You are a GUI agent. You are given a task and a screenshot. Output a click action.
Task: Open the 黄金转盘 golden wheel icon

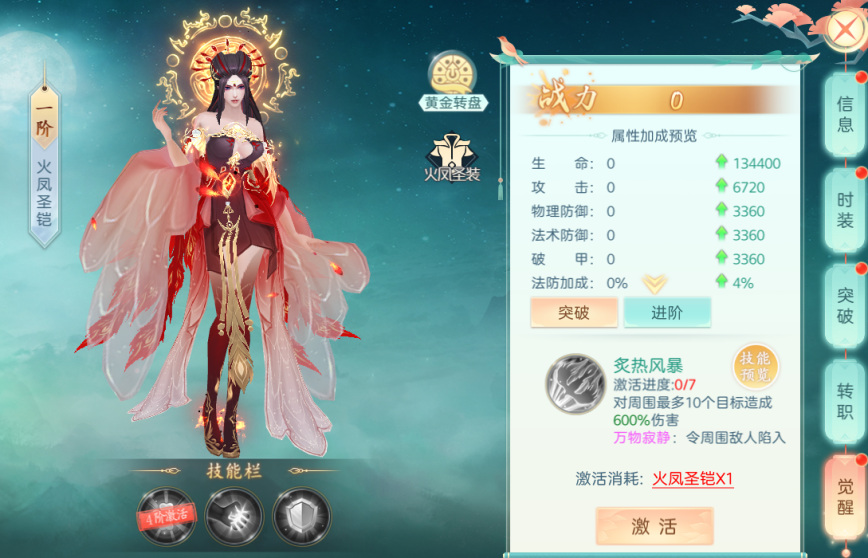(x=452, y=80)
